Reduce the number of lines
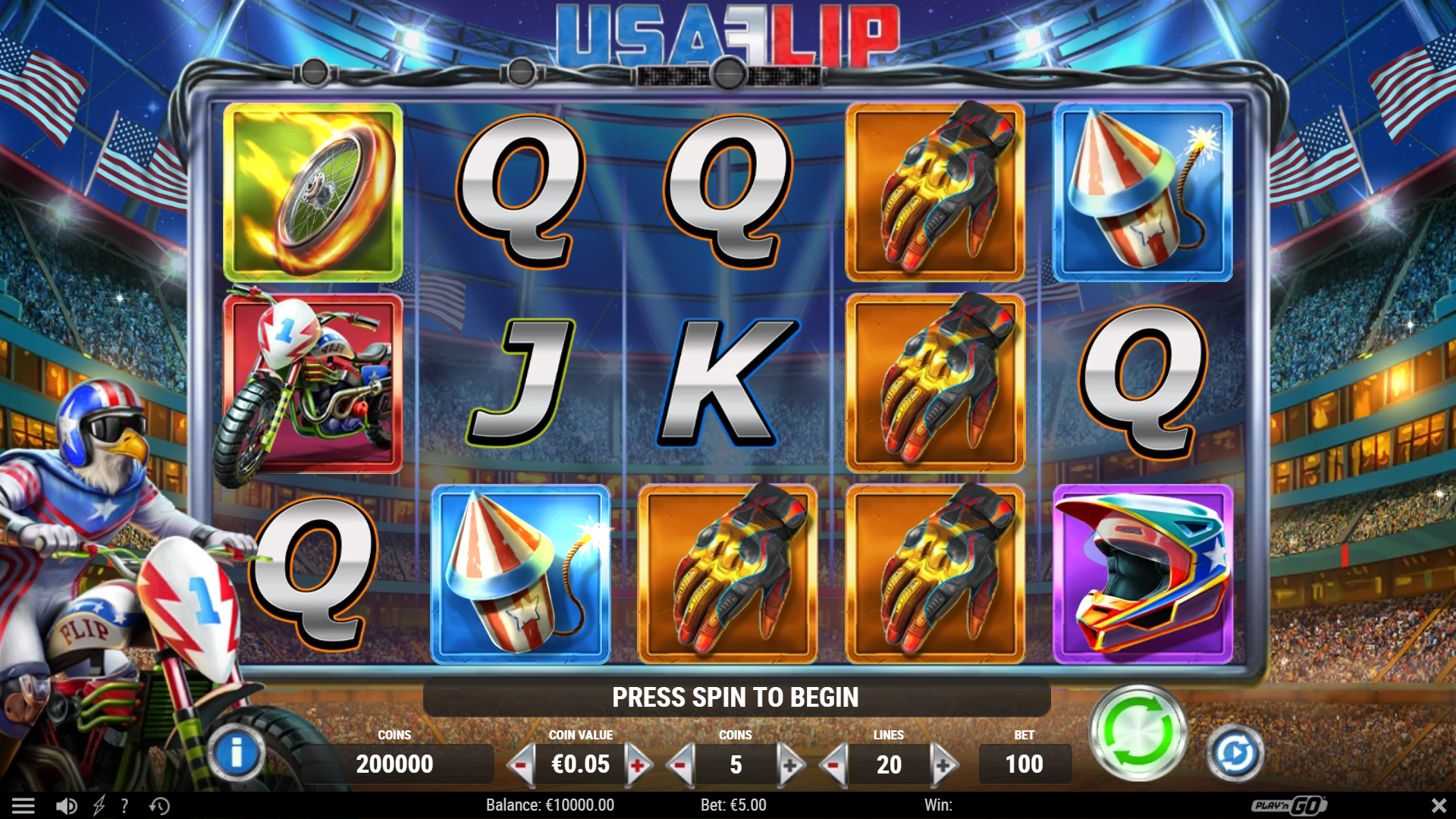This screenshot has height=819, width=1456. [x=834, y=765]
